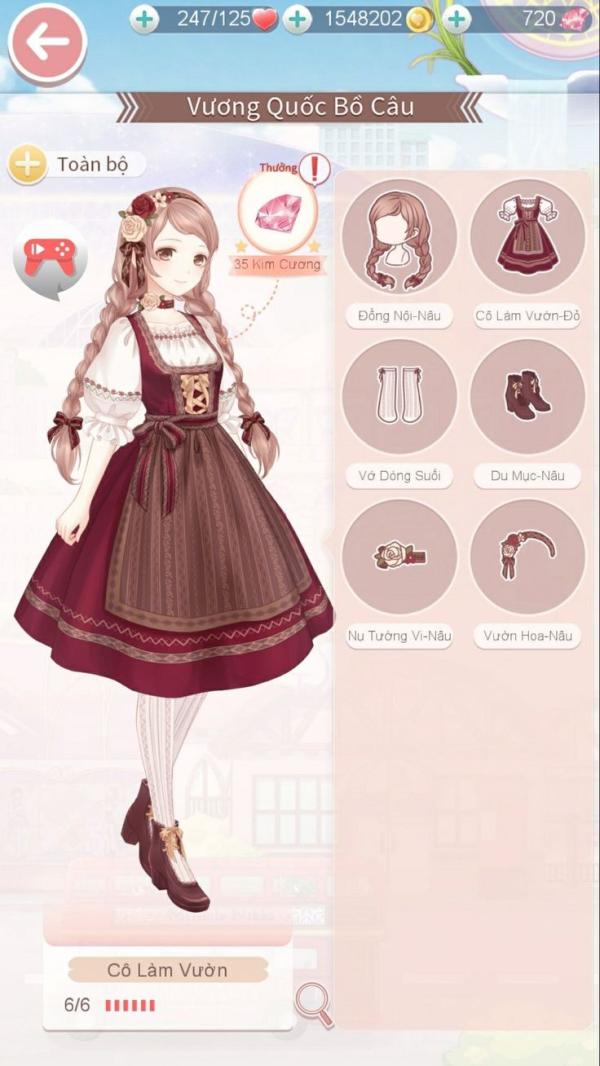Open the Toàn bộ filter button
Viewport: 600px width, 1066px height.
click(76, 164)
